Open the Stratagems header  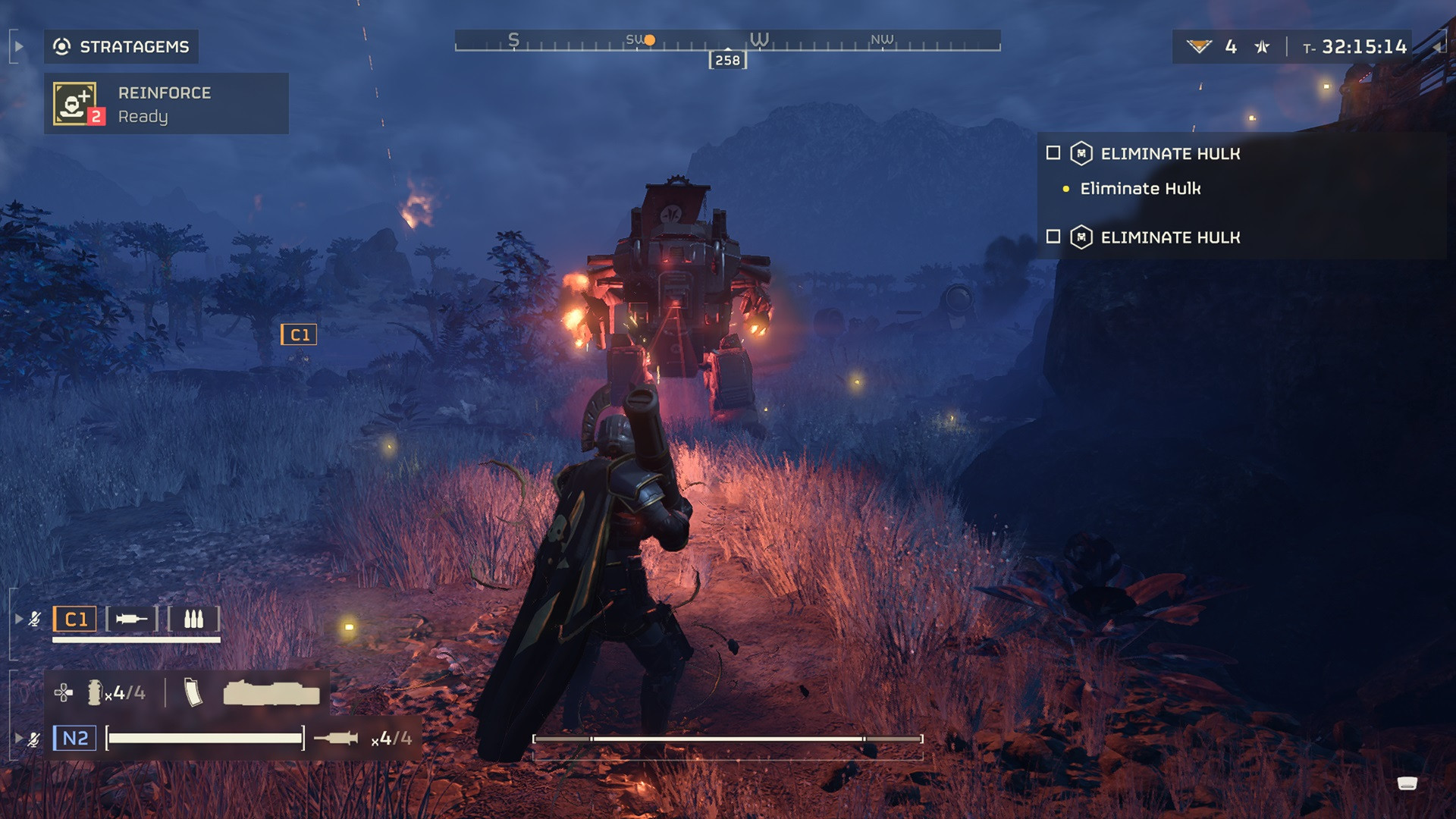coord(121,47)
